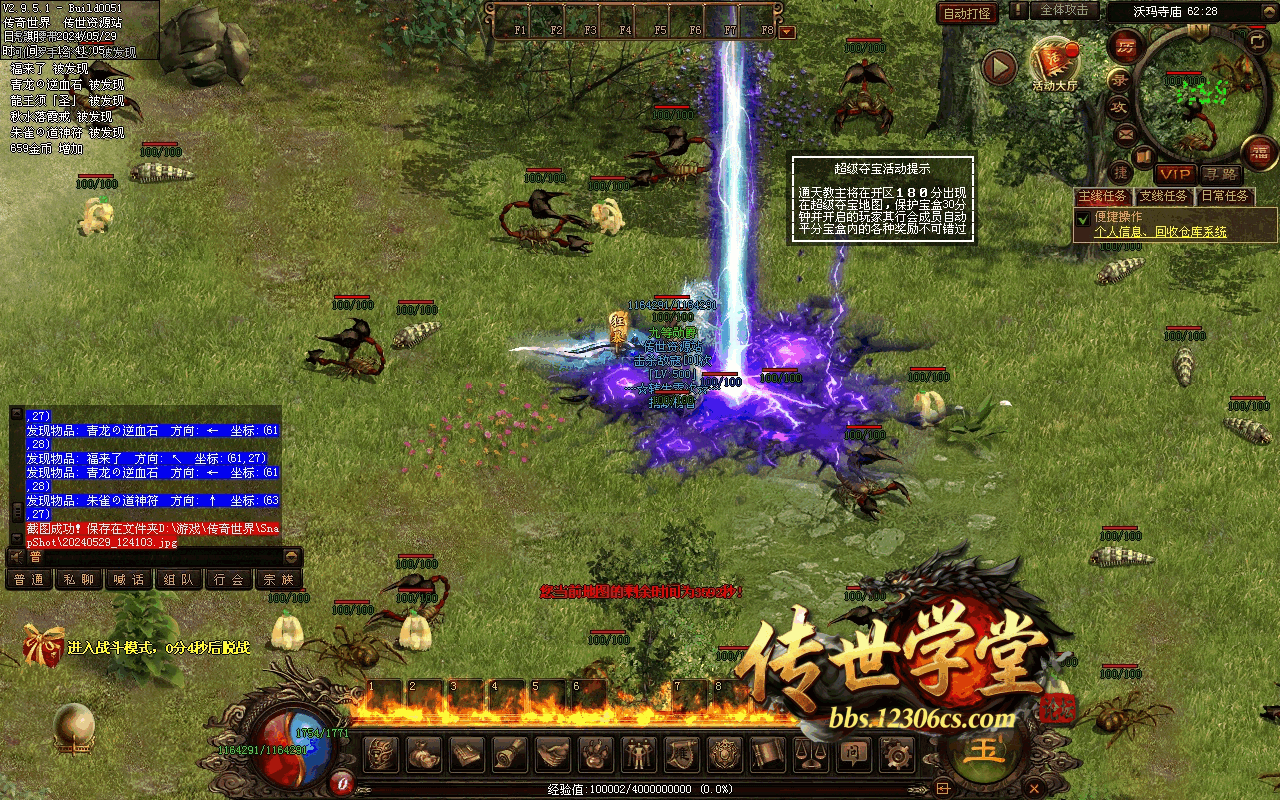Switch to the 主线任务 main quest tab
1280x800 pixels.
click(1103, 196)
